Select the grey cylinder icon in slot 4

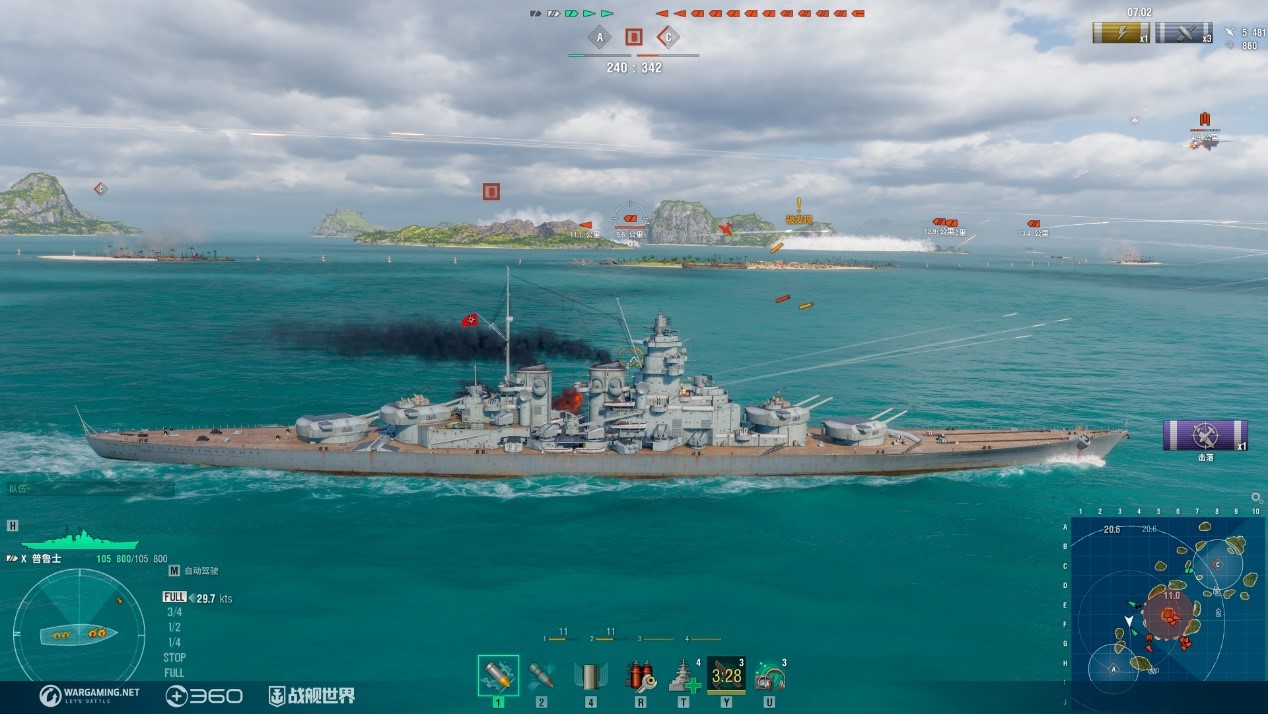point(590,675)
